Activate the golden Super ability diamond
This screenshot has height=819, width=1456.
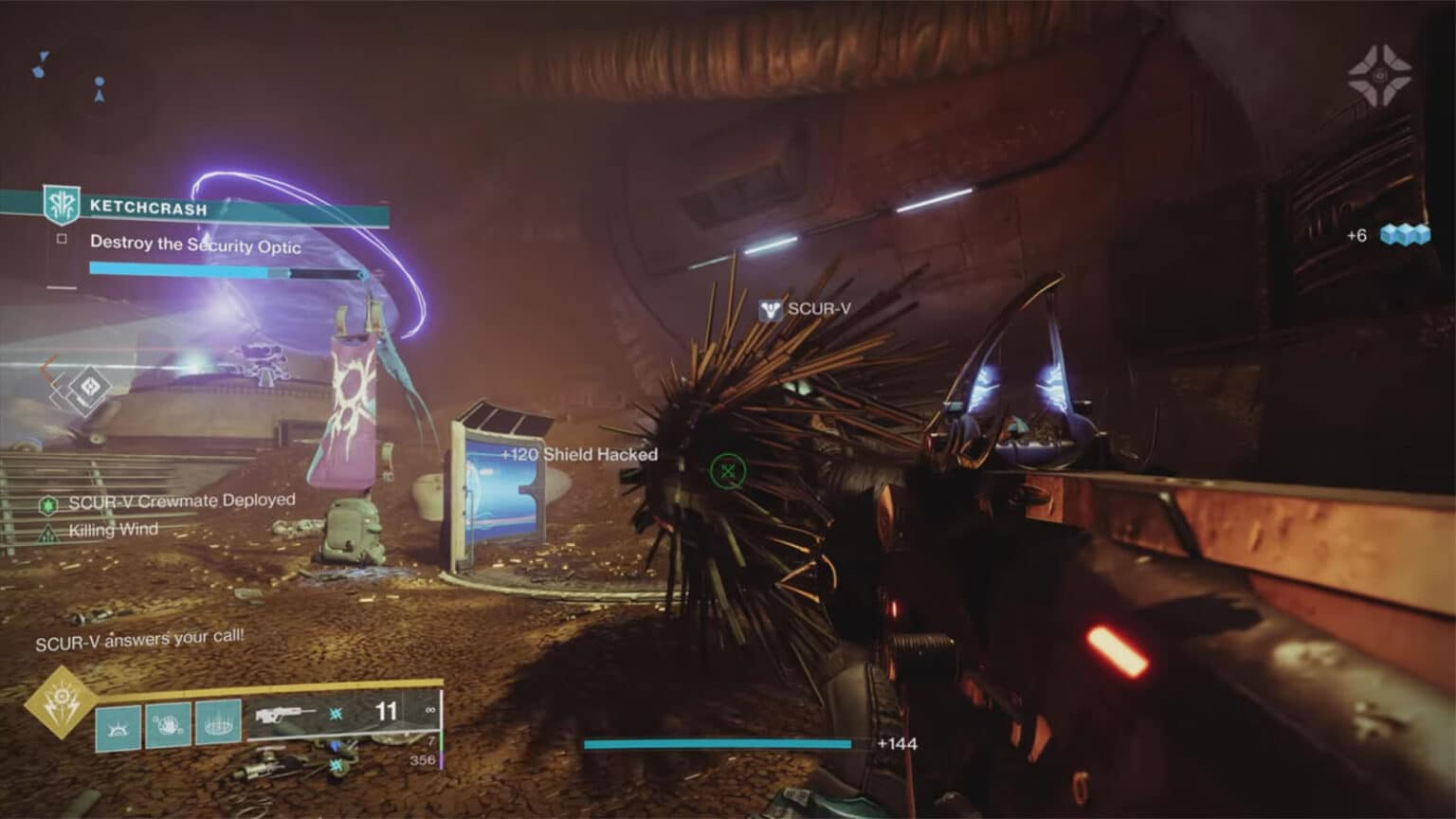coord(61,702)
